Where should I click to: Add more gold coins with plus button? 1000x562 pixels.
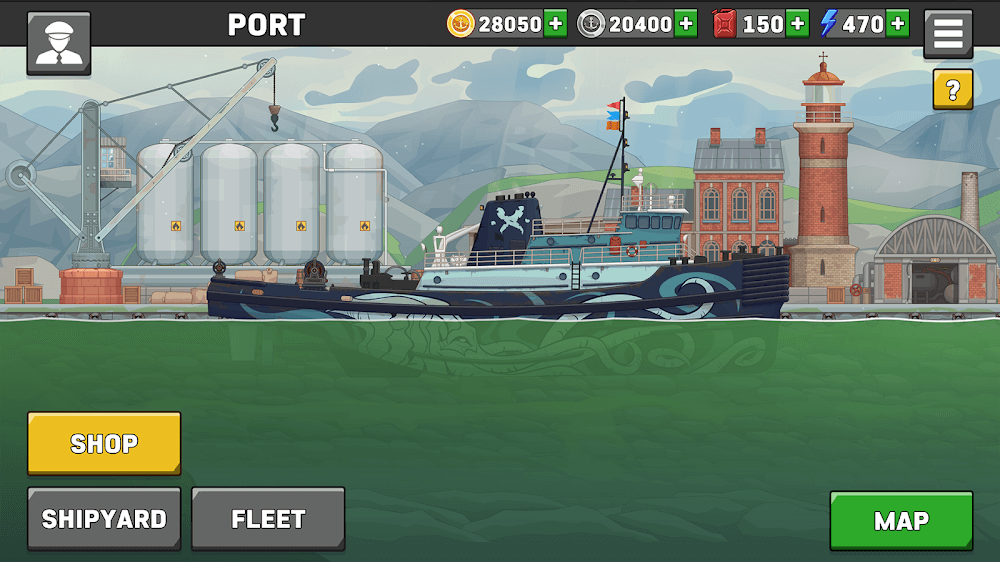coord(556,24)
